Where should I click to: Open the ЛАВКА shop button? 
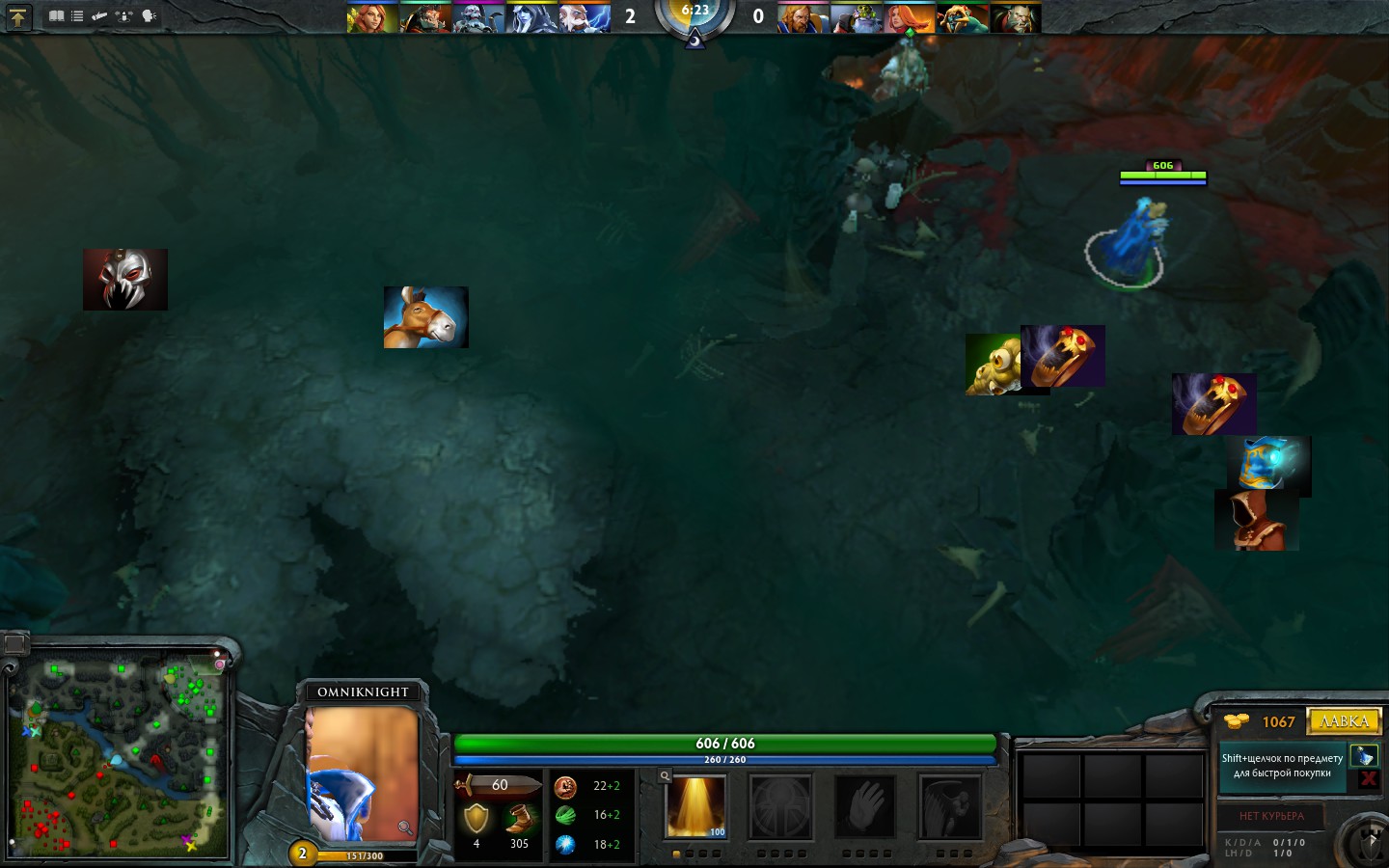pos(1344,721)
